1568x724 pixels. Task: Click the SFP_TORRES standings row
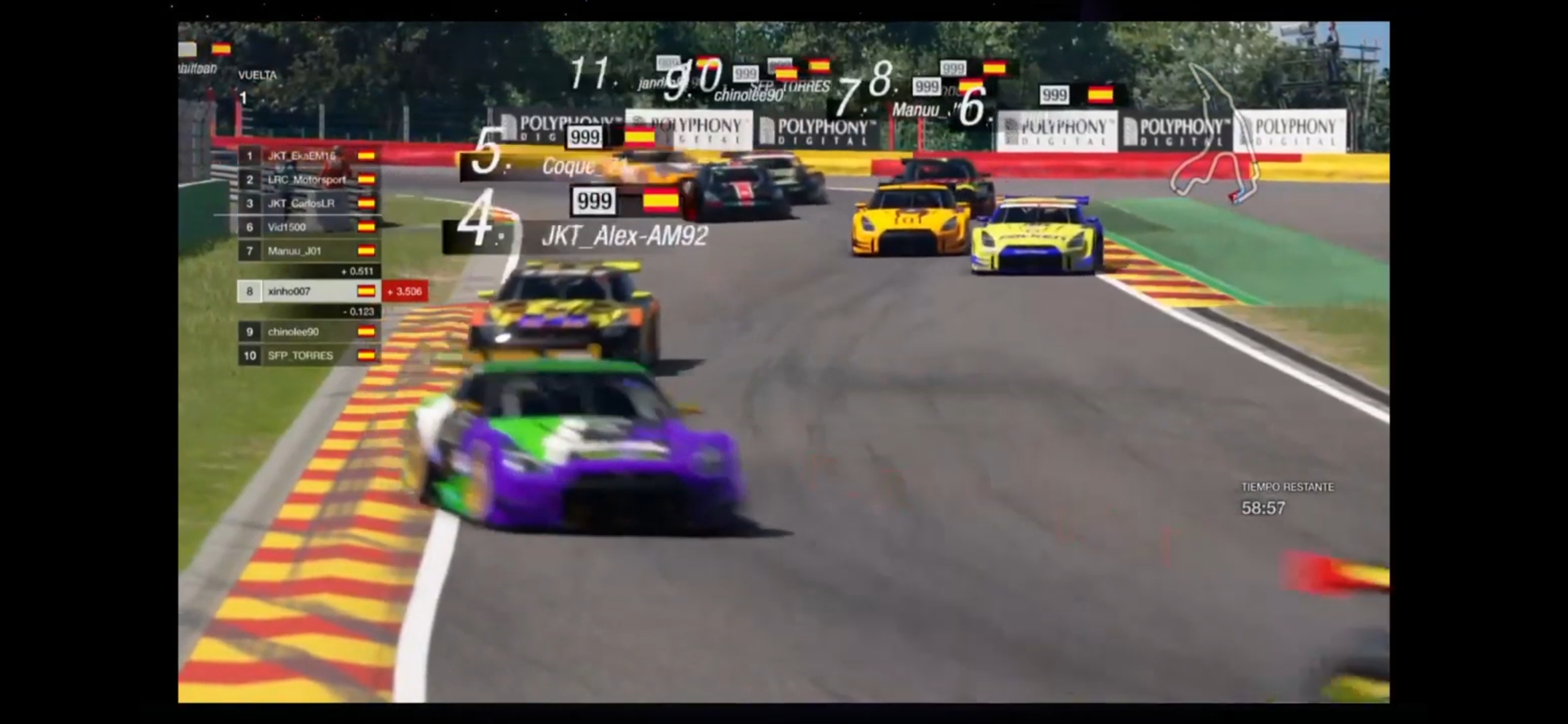pos(309,355)
